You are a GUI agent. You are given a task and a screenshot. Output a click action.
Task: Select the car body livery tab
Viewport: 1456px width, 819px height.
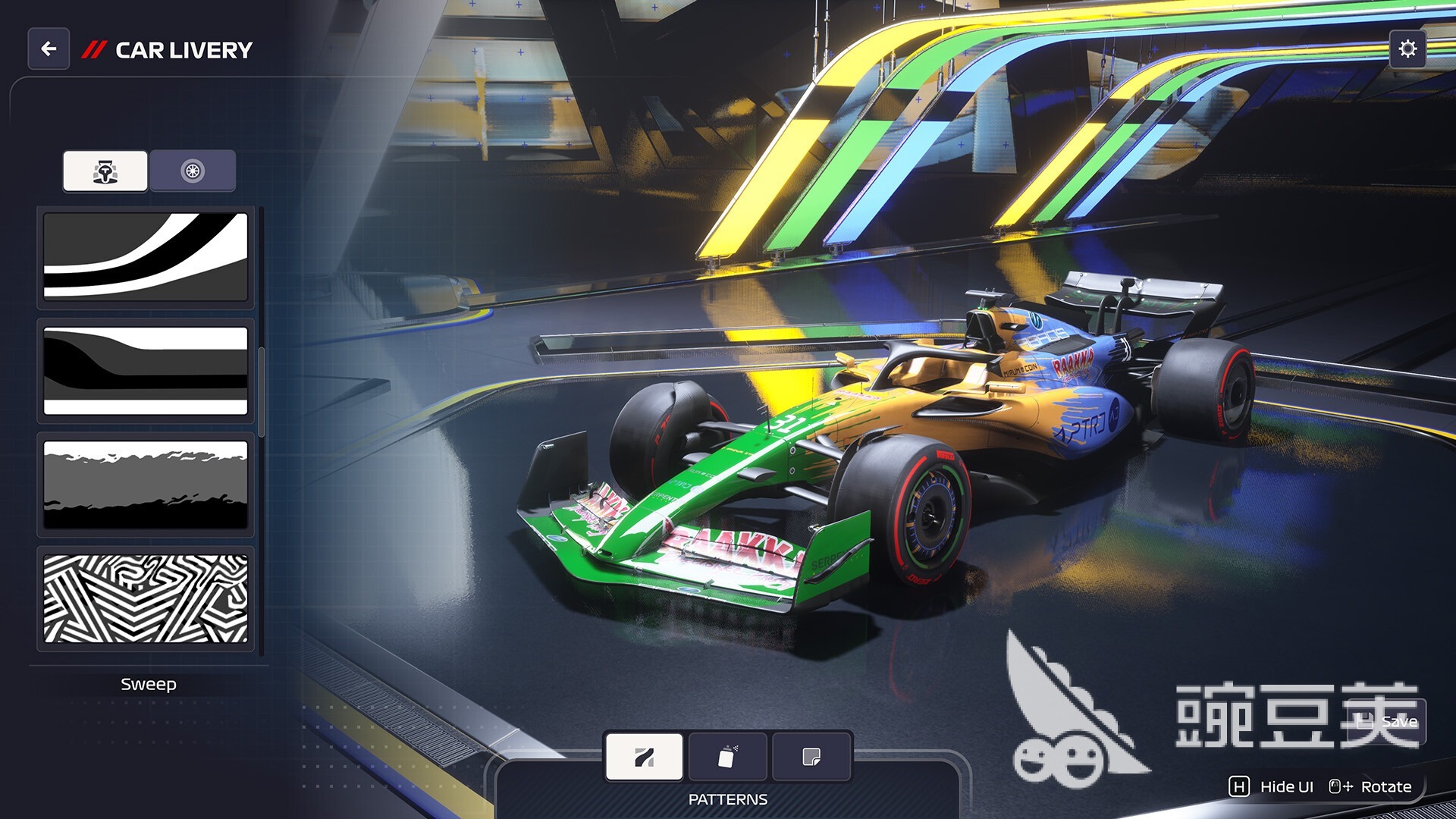tap(105, 171)
